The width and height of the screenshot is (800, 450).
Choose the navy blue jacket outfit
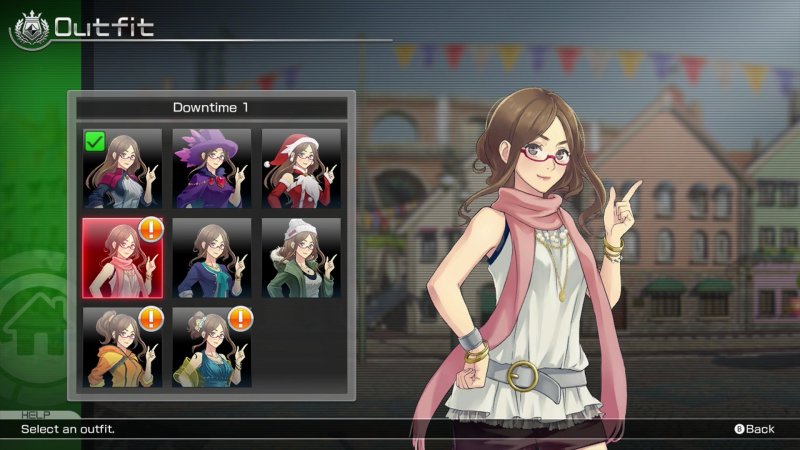coord(211,258)
